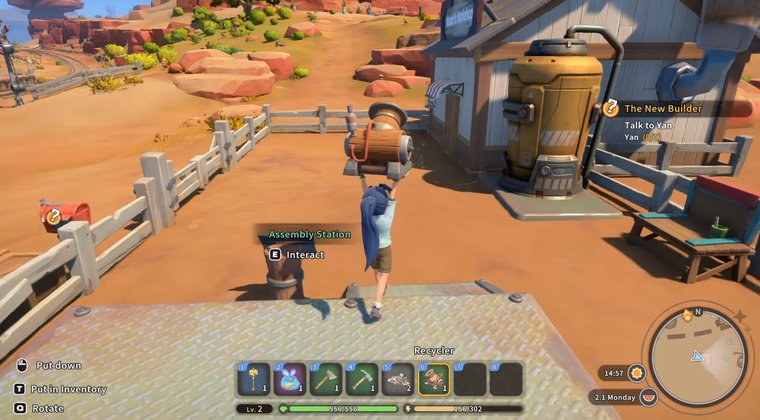Image resolution: width=760 pixels, height=420 pixels.
Task: Click the sun weather icon beside the clock
Action: (x=637, y=373)
